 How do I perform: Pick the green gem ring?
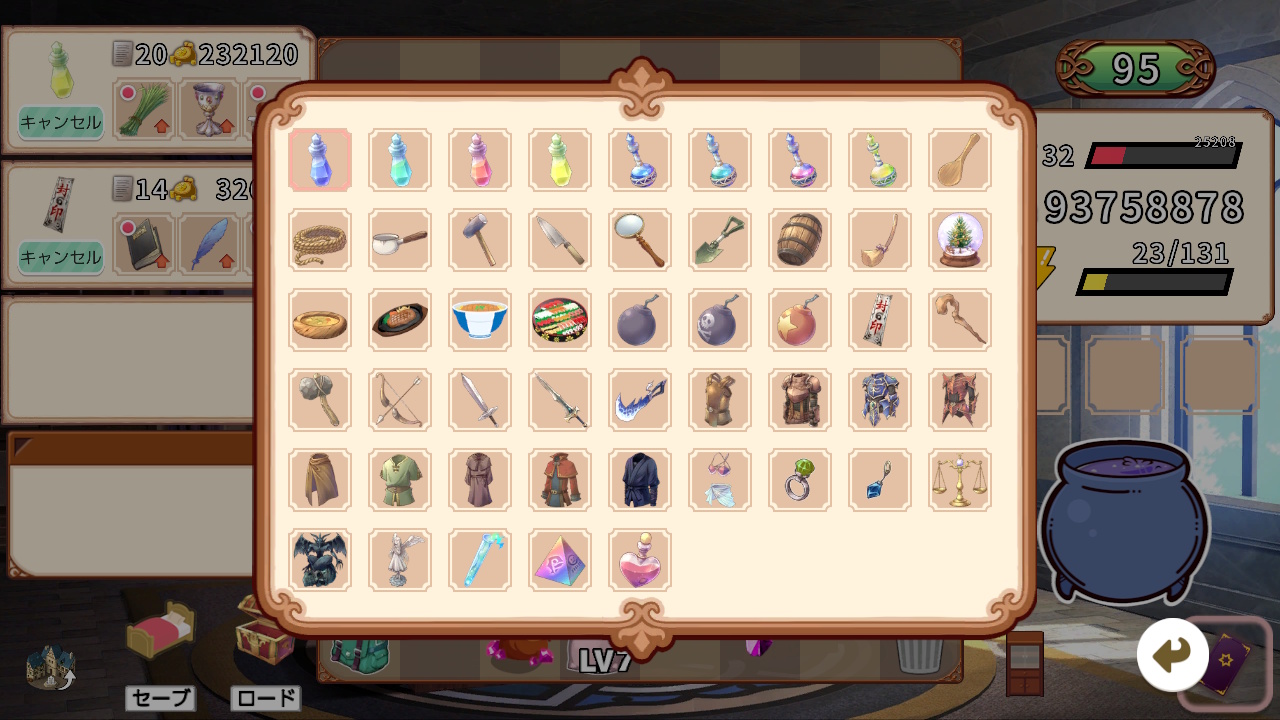point(800,480)
